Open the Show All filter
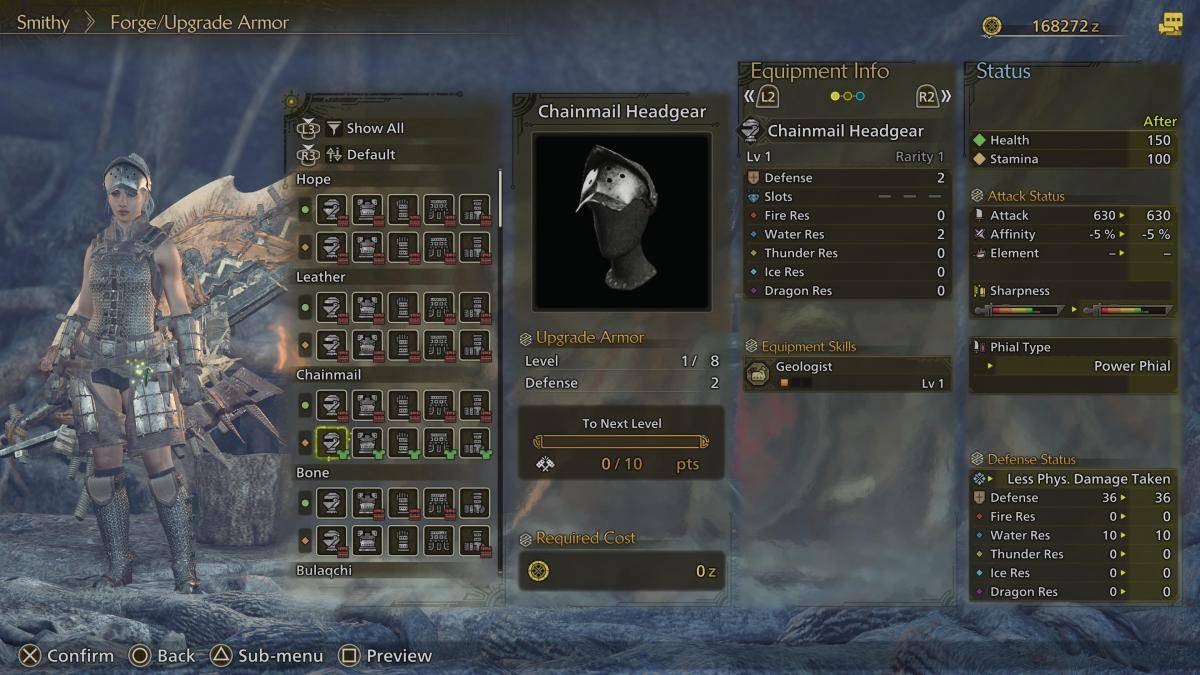The image size is (1200, 675). 374,128
